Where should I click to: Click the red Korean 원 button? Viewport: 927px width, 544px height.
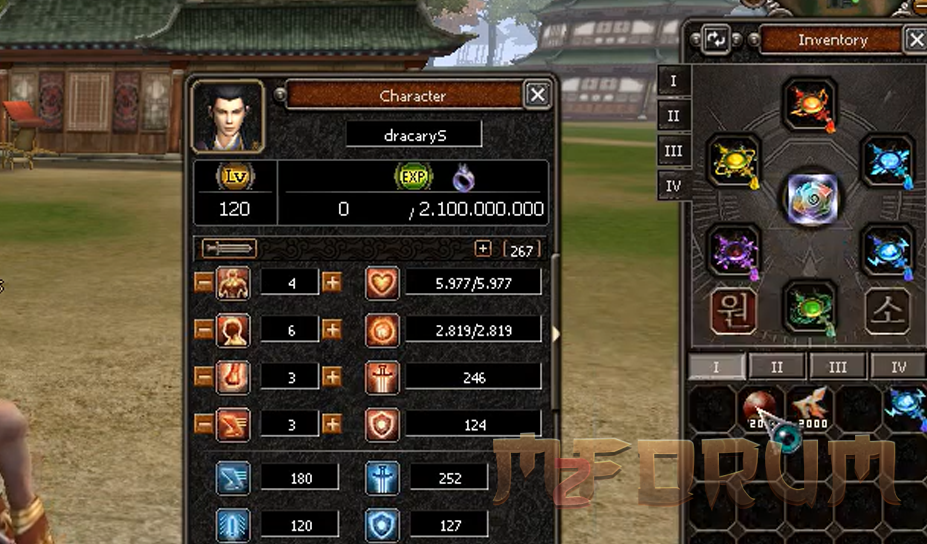click(x=733, y=311)
